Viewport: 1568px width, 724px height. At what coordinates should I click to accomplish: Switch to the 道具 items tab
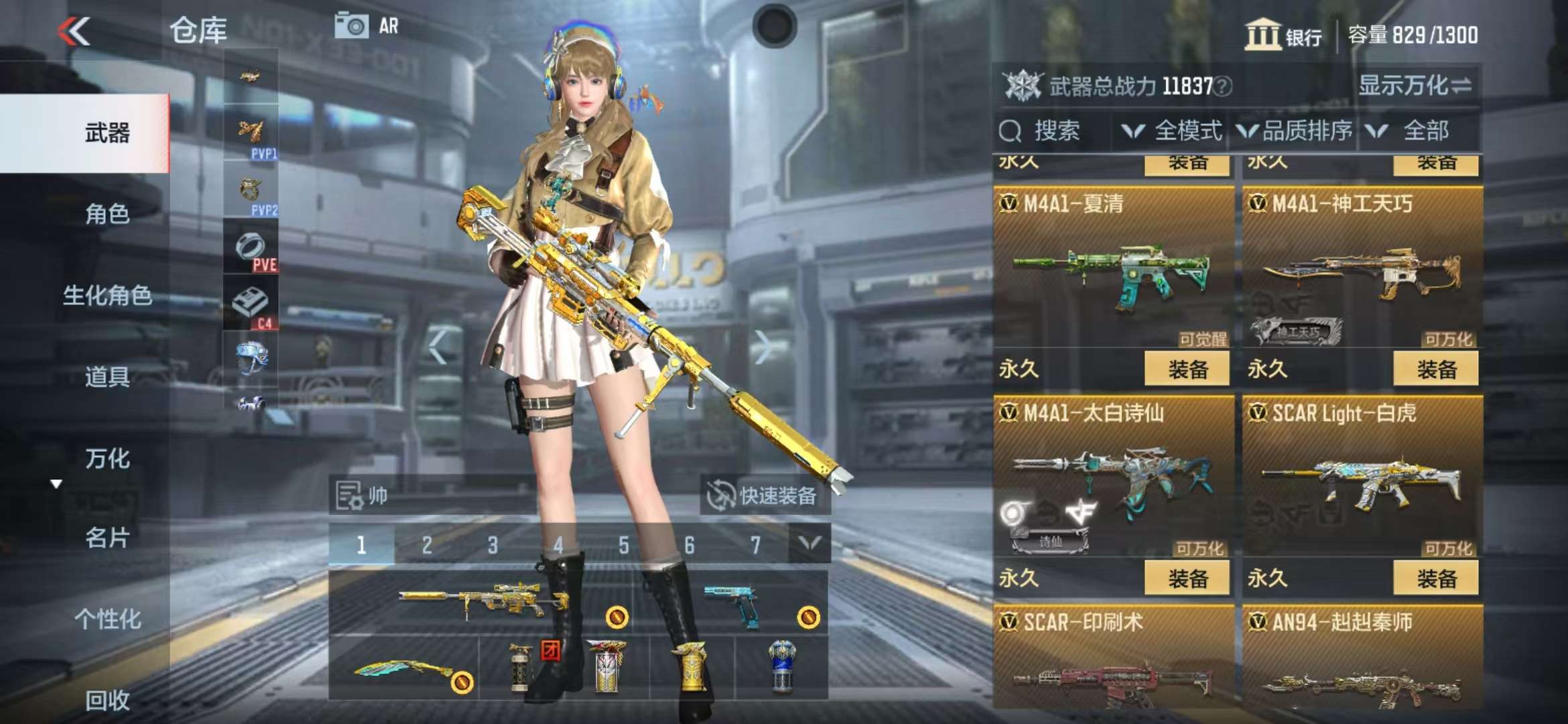click(x=107, y=377)
